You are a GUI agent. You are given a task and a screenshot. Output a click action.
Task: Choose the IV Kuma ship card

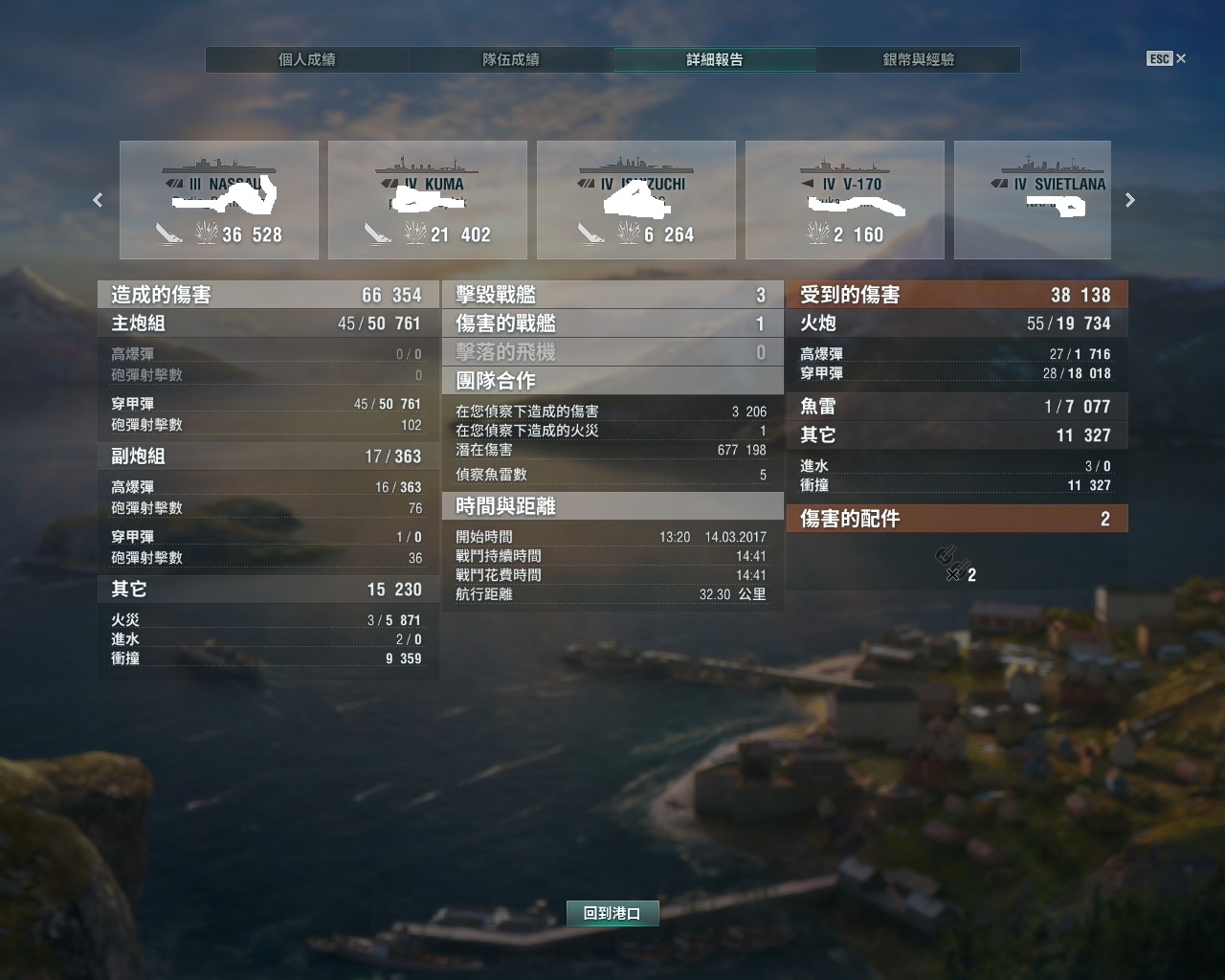428,200
